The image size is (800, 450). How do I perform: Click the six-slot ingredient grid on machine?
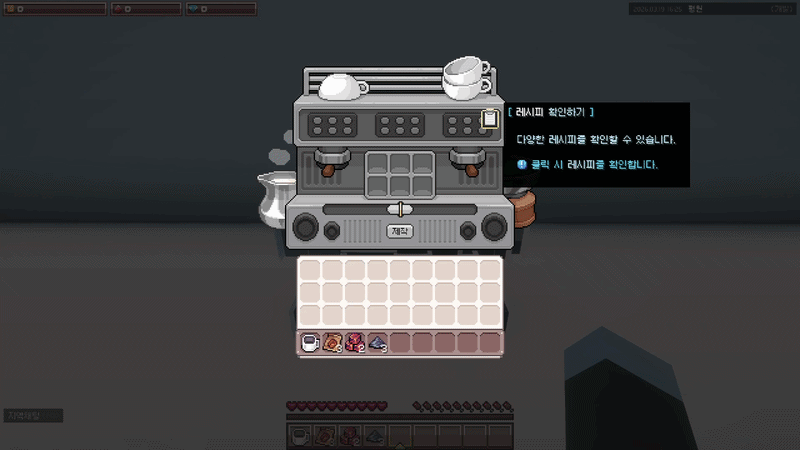[x=400, y=177]
